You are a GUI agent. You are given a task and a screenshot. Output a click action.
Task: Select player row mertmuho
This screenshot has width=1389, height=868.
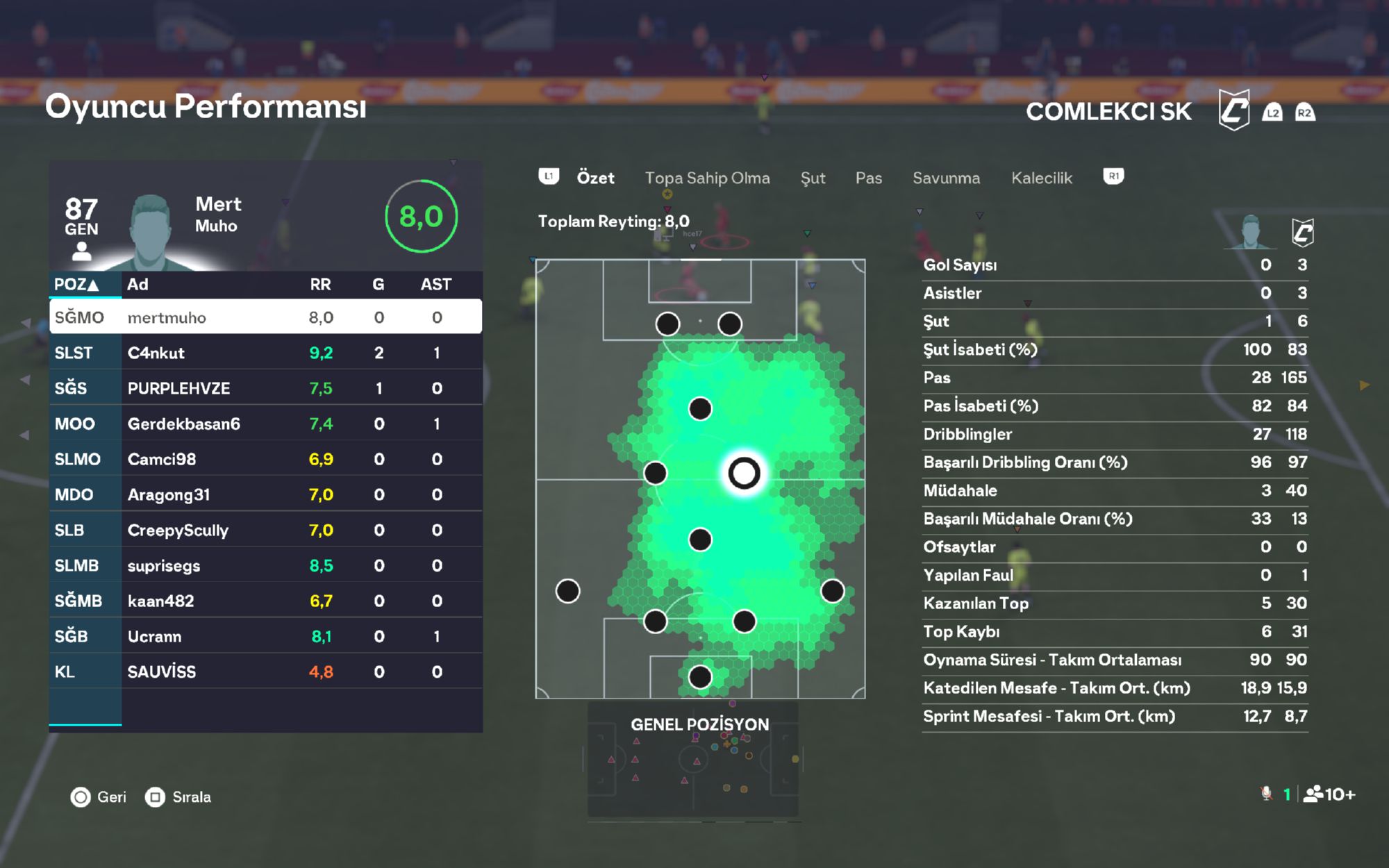click(265, 317)
